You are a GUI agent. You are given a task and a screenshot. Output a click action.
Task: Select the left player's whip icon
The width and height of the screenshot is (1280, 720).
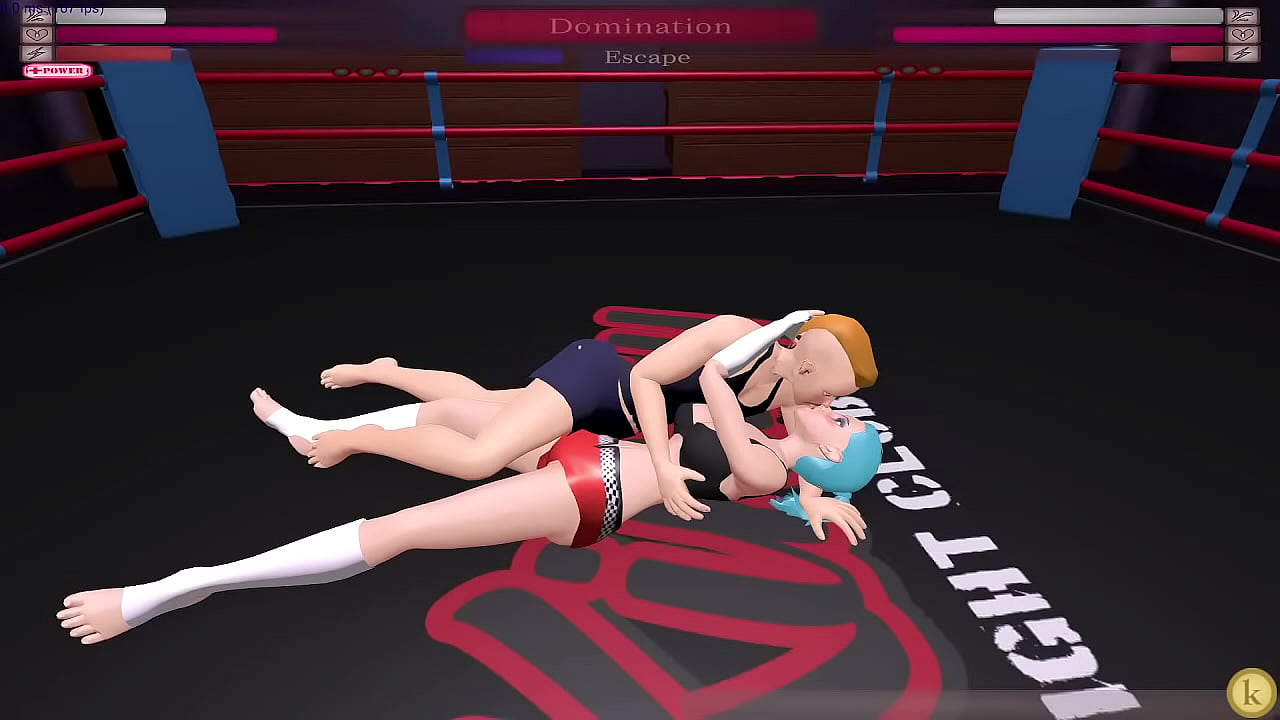[x=36, y=15]
